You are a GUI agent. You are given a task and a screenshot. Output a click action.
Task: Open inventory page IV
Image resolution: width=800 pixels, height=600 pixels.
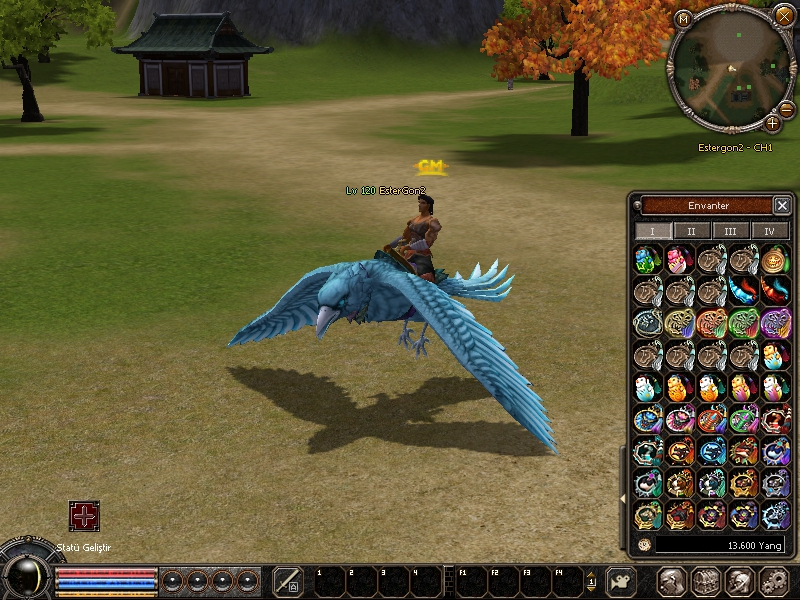[x=770, y=231]
